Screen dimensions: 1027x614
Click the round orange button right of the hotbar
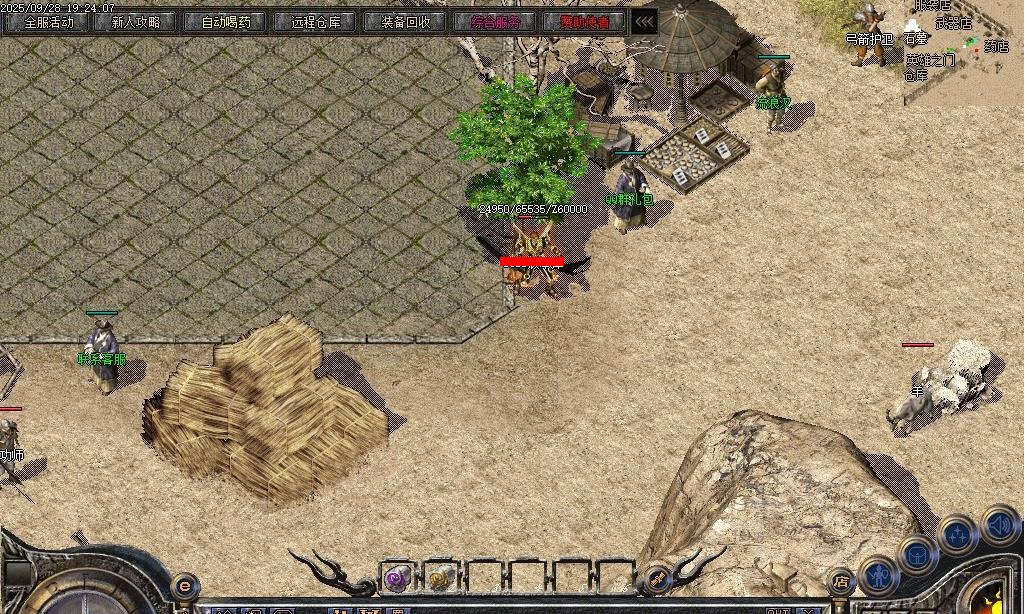pos(657,577)
